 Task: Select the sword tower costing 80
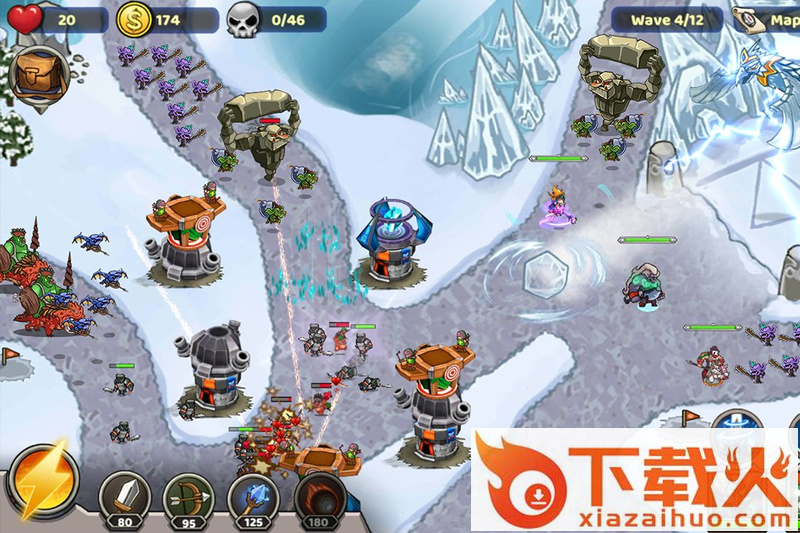tap(125, 497)
